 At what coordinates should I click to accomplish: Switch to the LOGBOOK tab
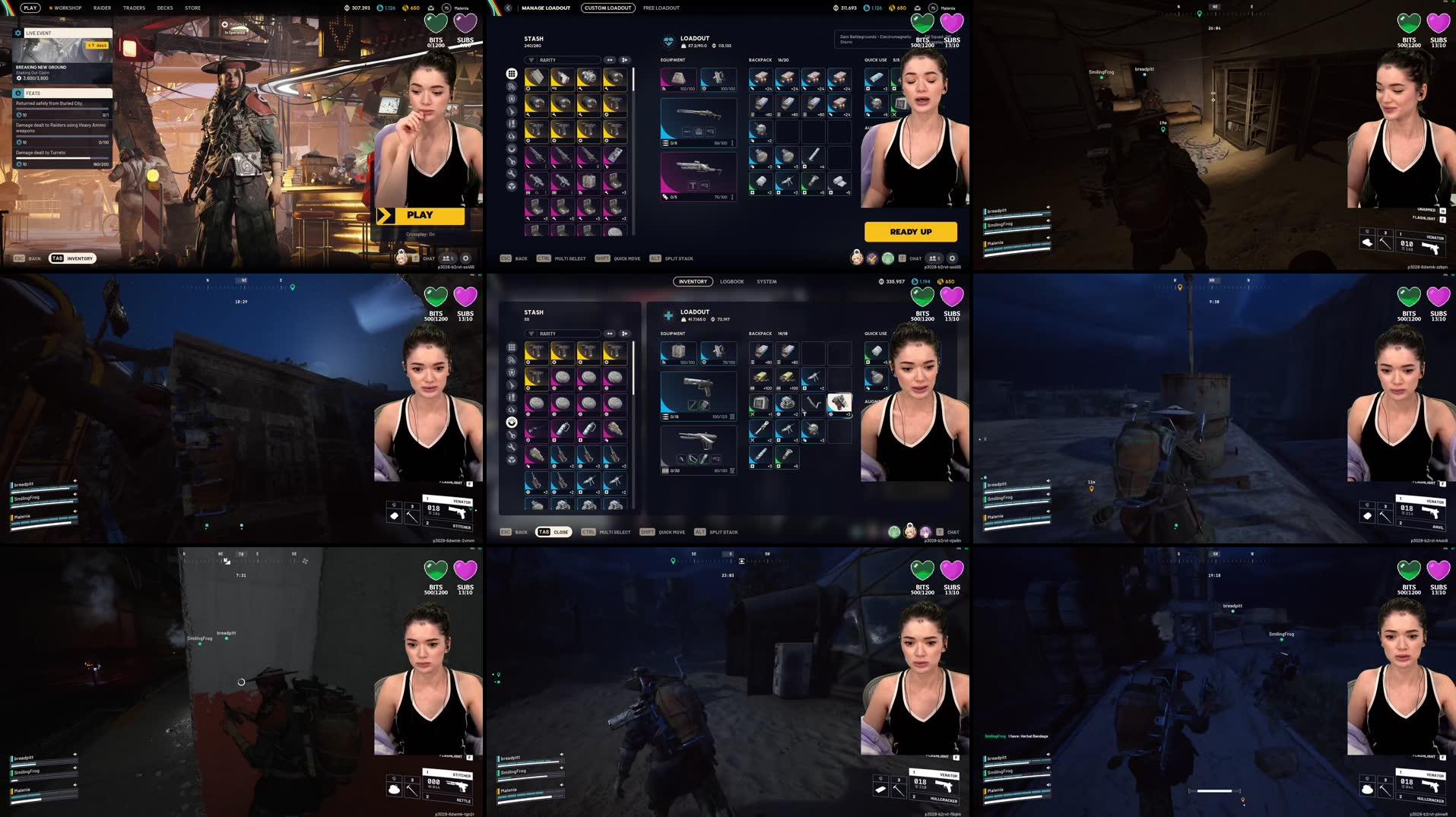731,281
